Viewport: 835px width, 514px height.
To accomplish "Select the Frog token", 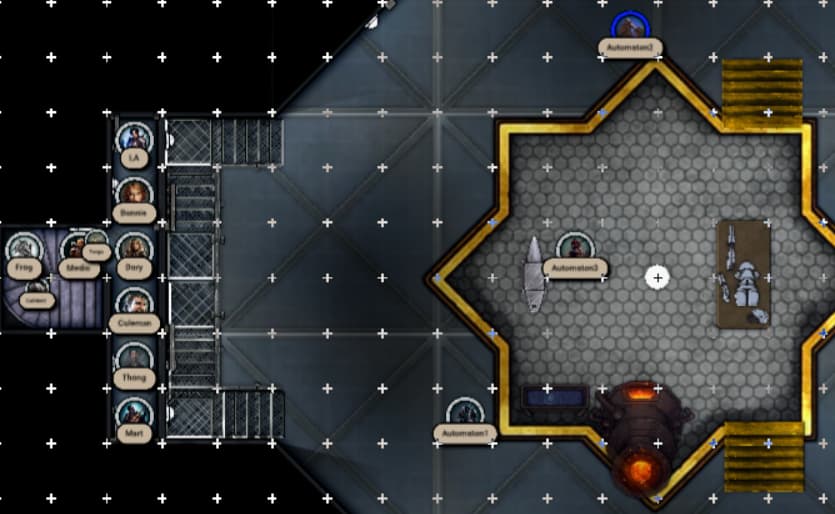I will tap(23, 248).
